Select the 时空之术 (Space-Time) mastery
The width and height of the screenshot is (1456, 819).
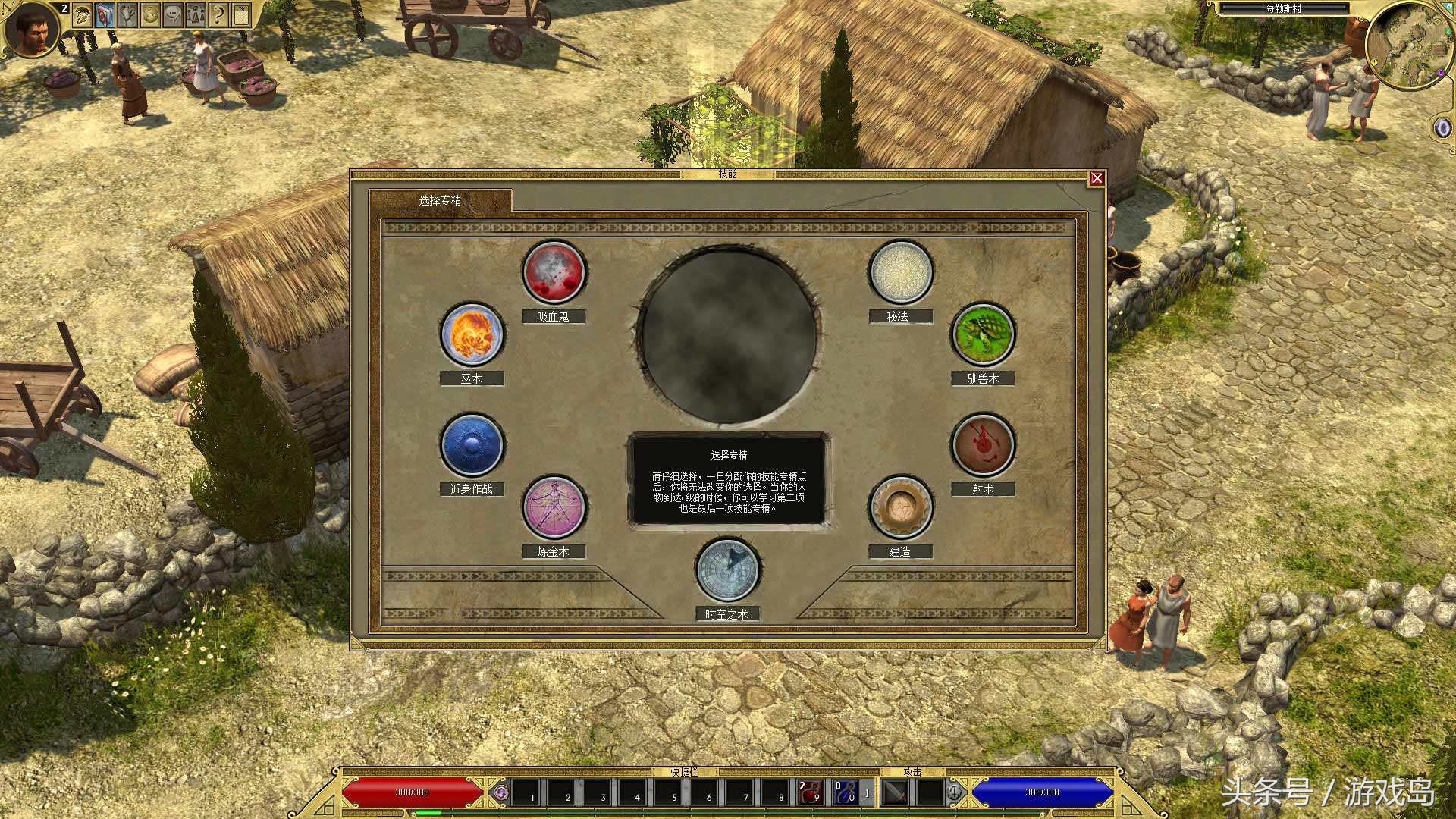[x=728, y=570]
